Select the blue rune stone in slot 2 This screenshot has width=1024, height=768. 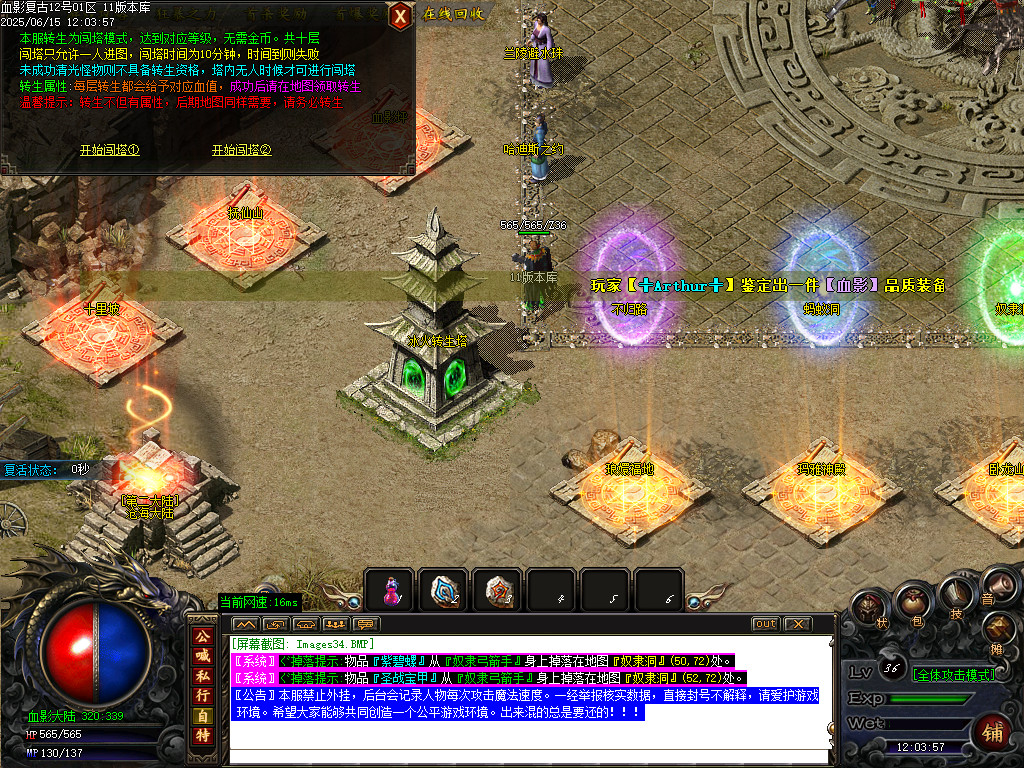click(x=443, y=590)
